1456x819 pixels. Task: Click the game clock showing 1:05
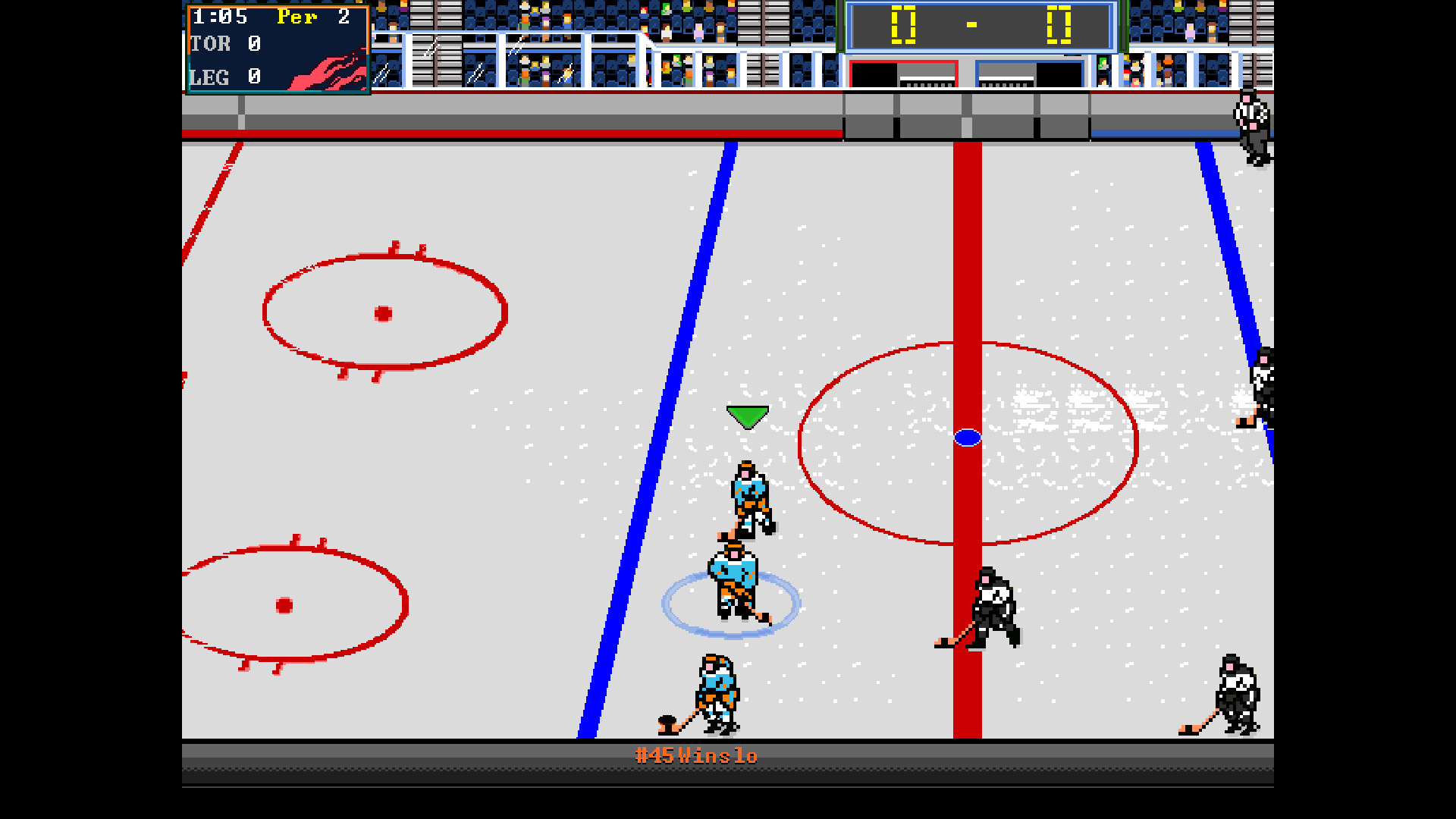pyautogui.click(x=220, y=17)
